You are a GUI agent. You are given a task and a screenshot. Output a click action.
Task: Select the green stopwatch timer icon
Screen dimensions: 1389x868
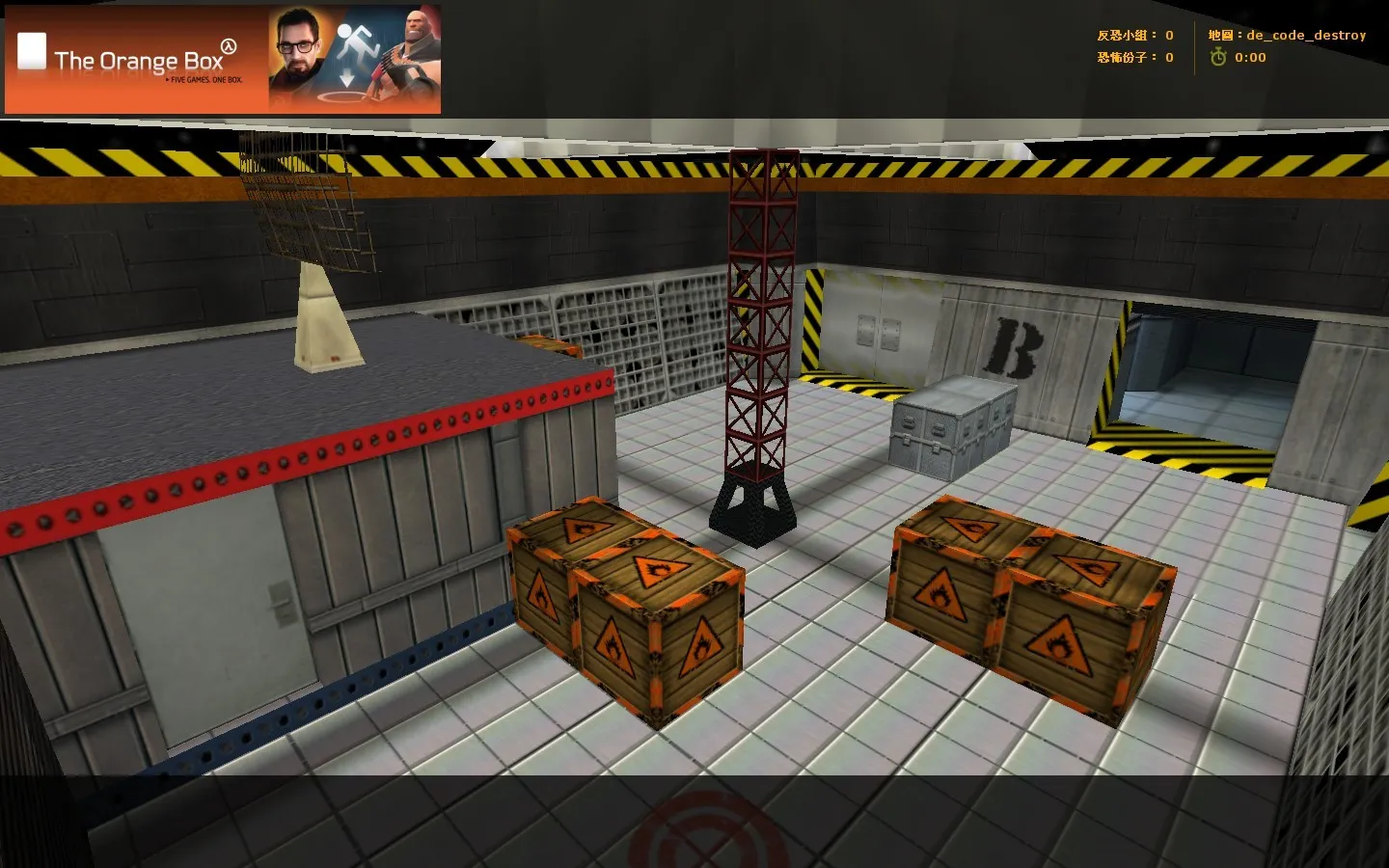1221,57
